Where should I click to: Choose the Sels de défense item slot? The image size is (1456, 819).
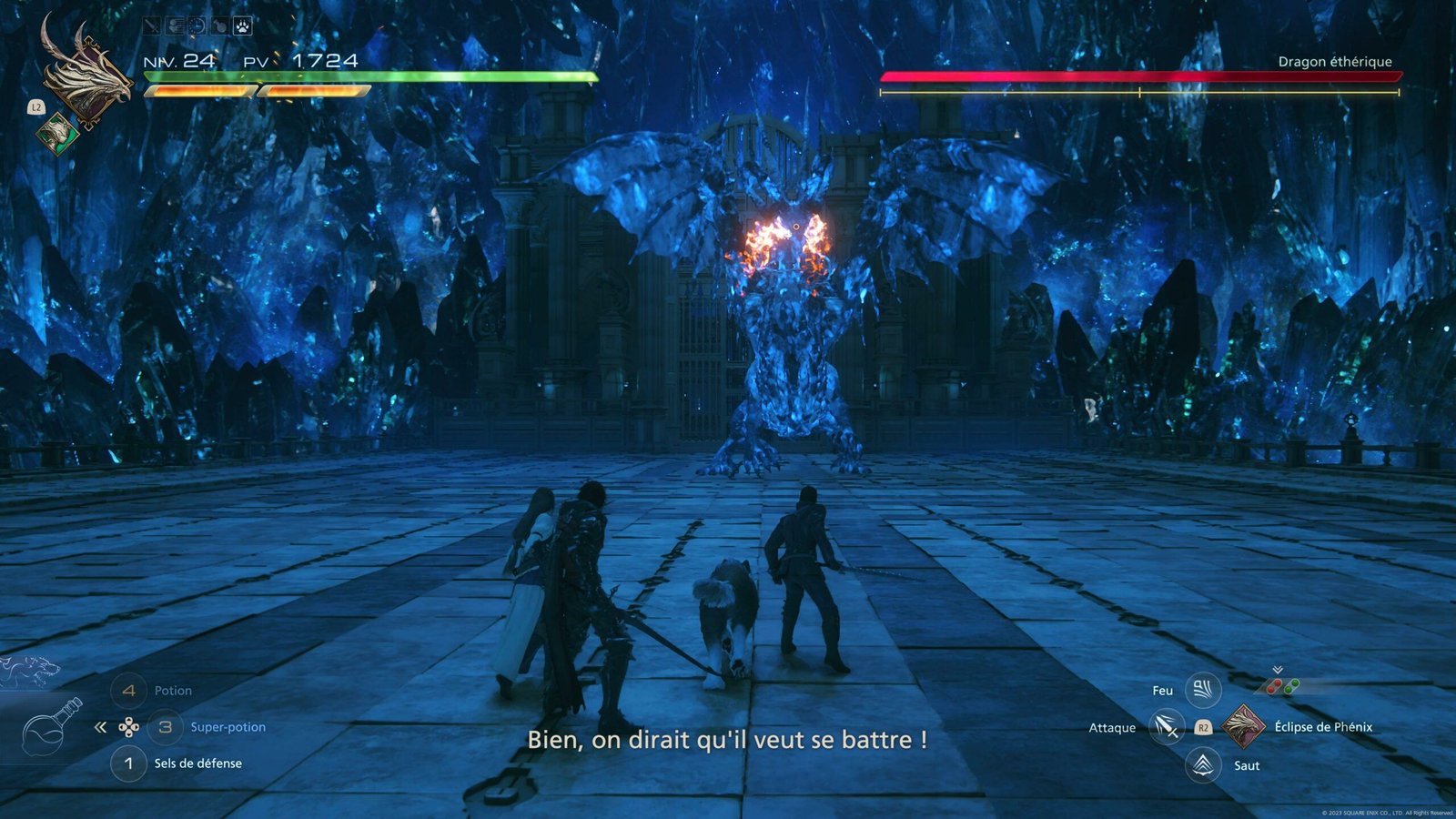pos(128,763)
